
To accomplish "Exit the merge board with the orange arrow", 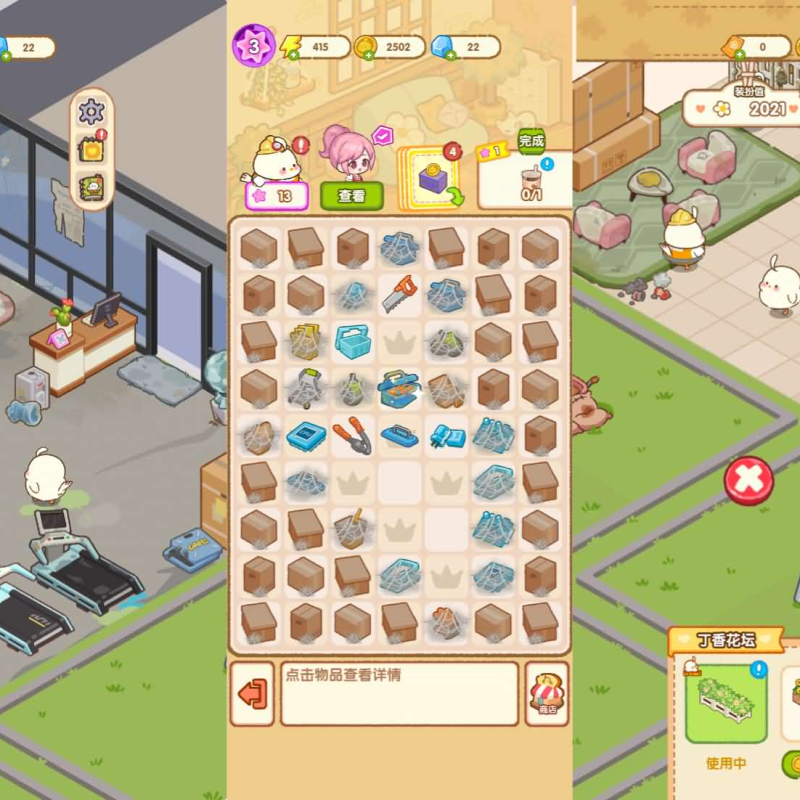I will pyautogui.click(x=252, y=693).
